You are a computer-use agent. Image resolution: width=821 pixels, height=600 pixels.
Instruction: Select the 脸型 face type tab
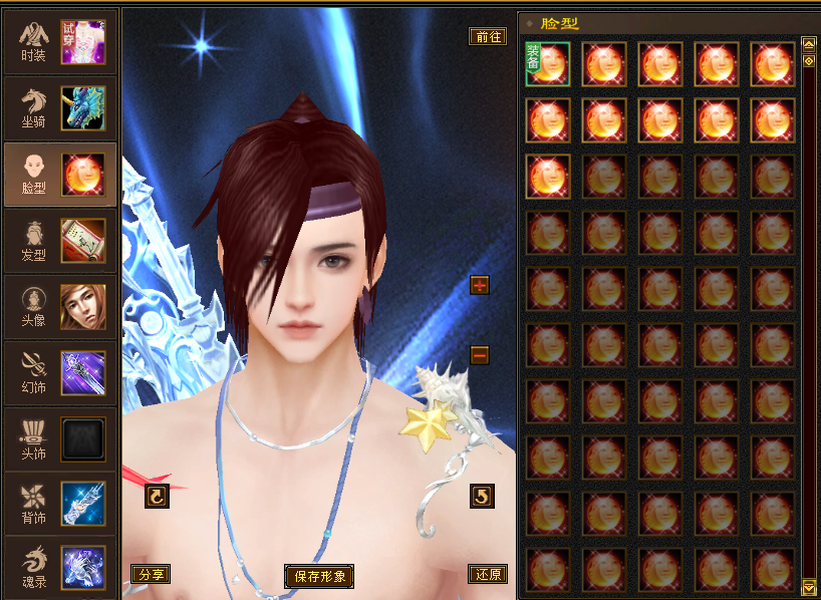[59, 174]
